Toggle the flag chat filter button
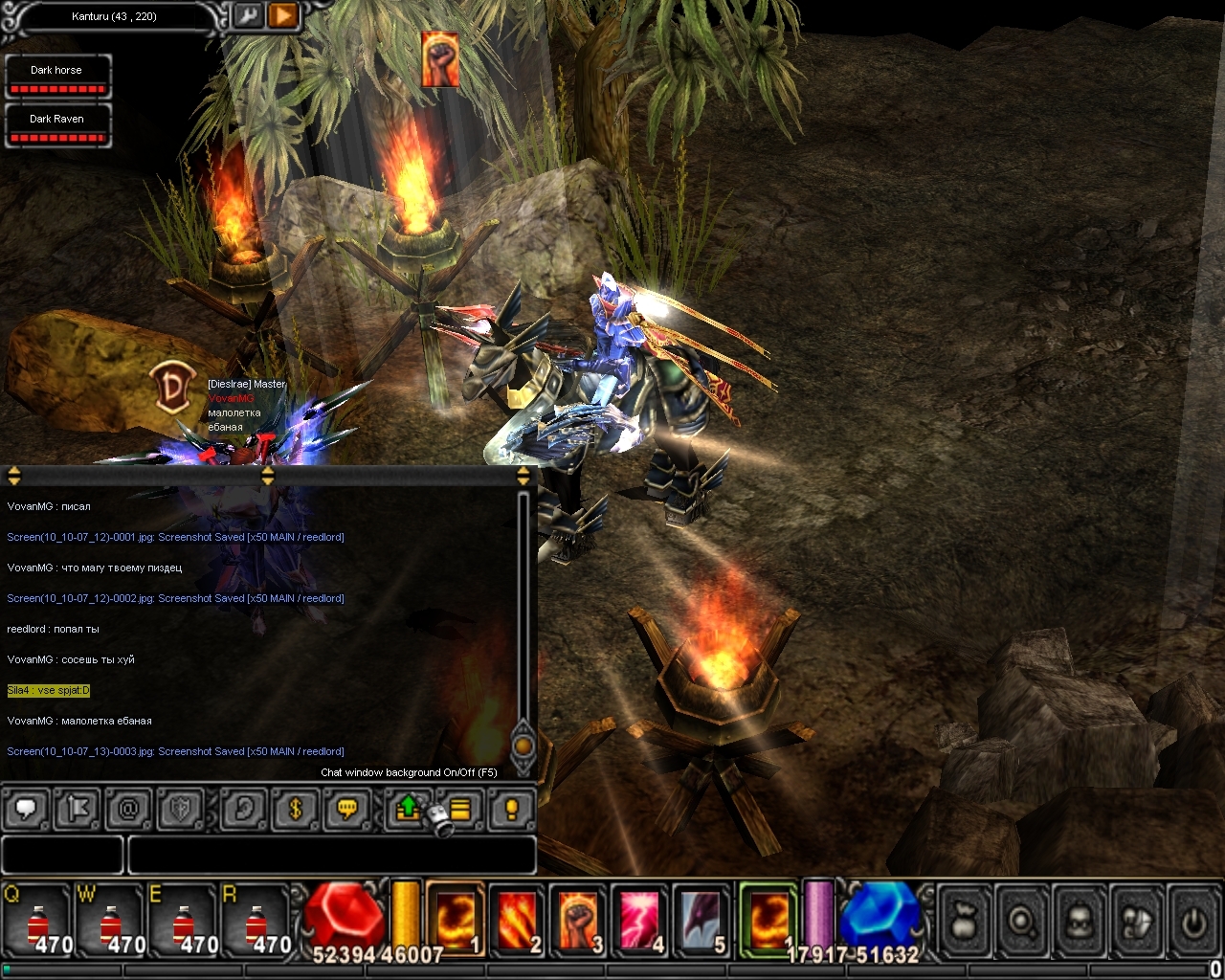 pyautogui.click(x=78, y=810)
